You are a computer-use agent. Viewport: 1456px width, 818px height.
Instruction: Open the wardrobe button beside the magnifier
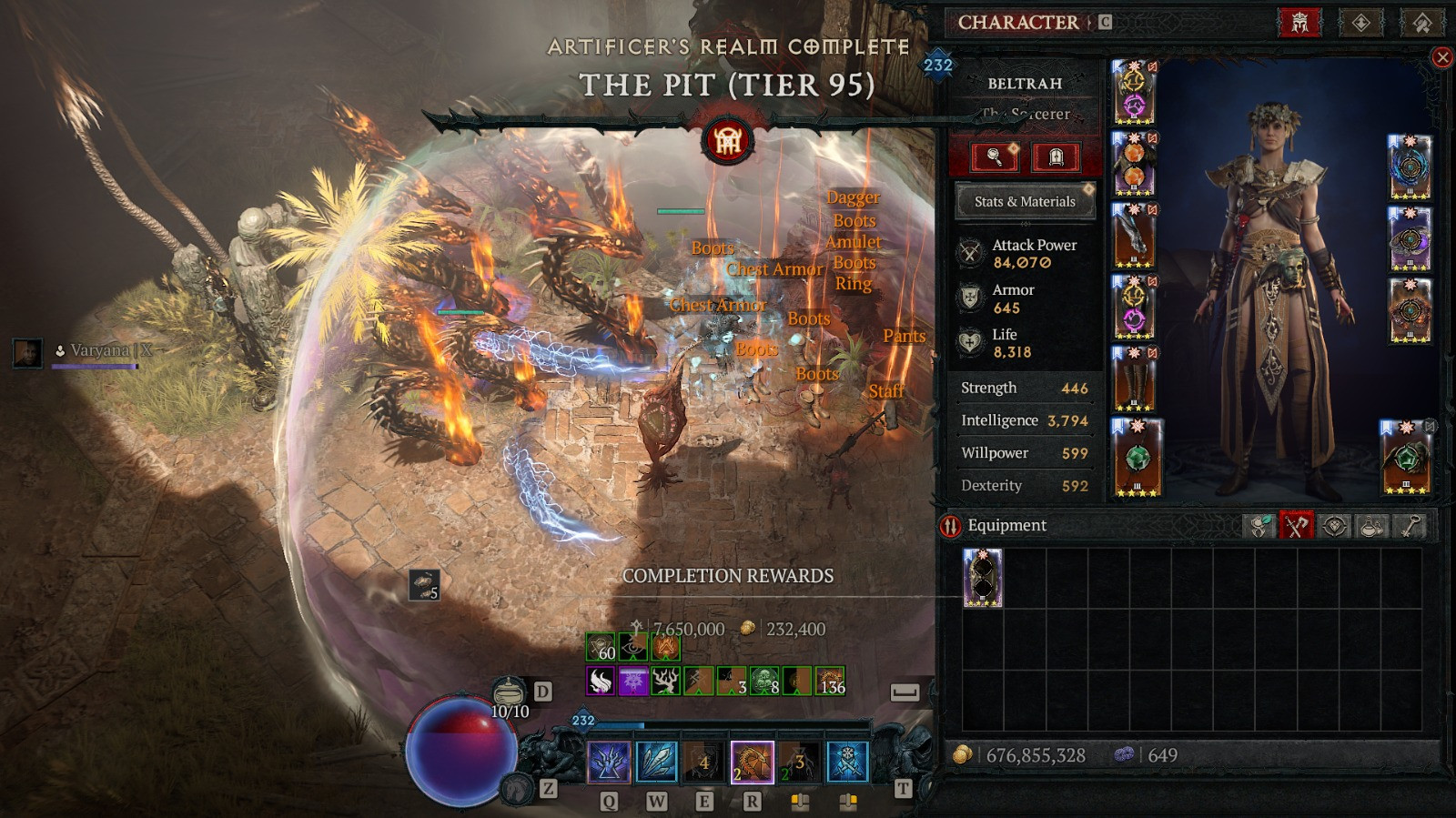point(1056,157)
